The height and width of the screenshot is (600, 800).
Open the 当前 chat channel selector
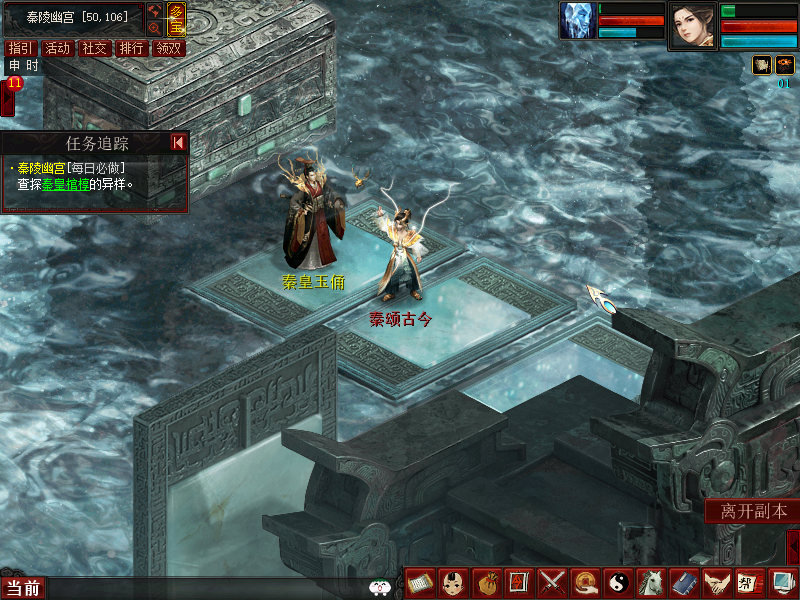[x=23, y=588]
